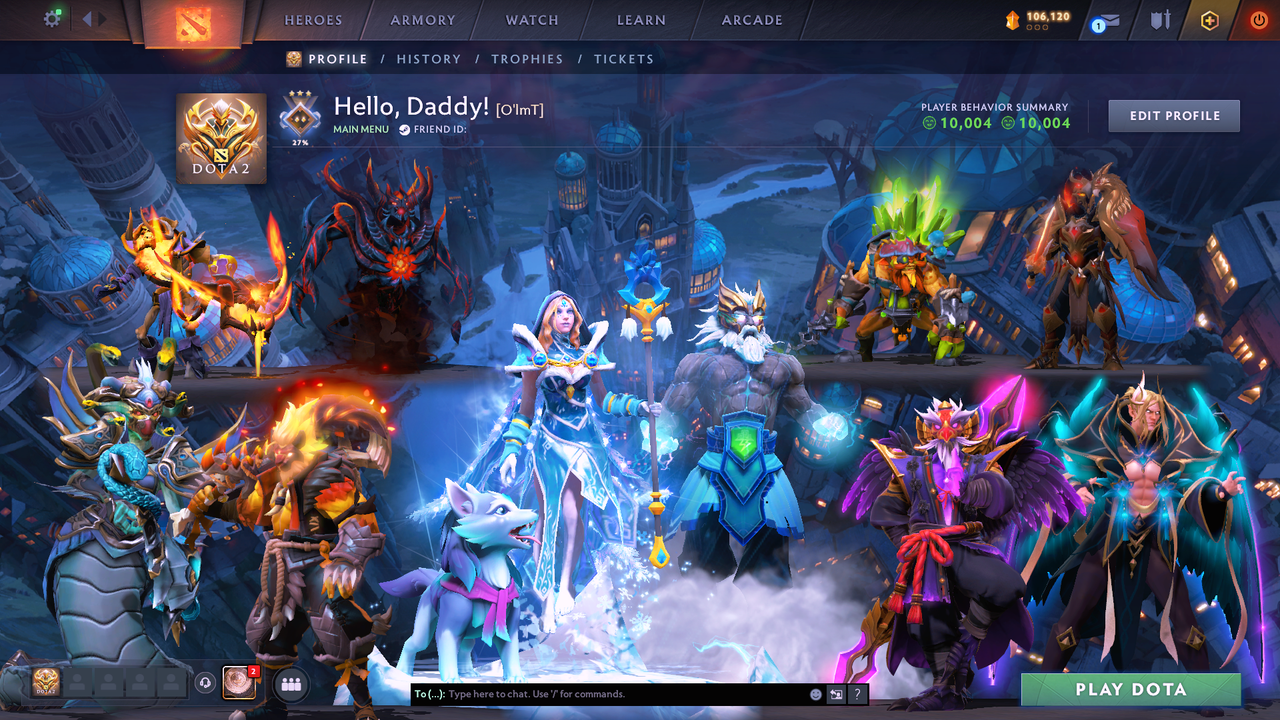Screen dimensions: 1280x720
Task: Click the help question mark near chat
Action: (857, 694)
